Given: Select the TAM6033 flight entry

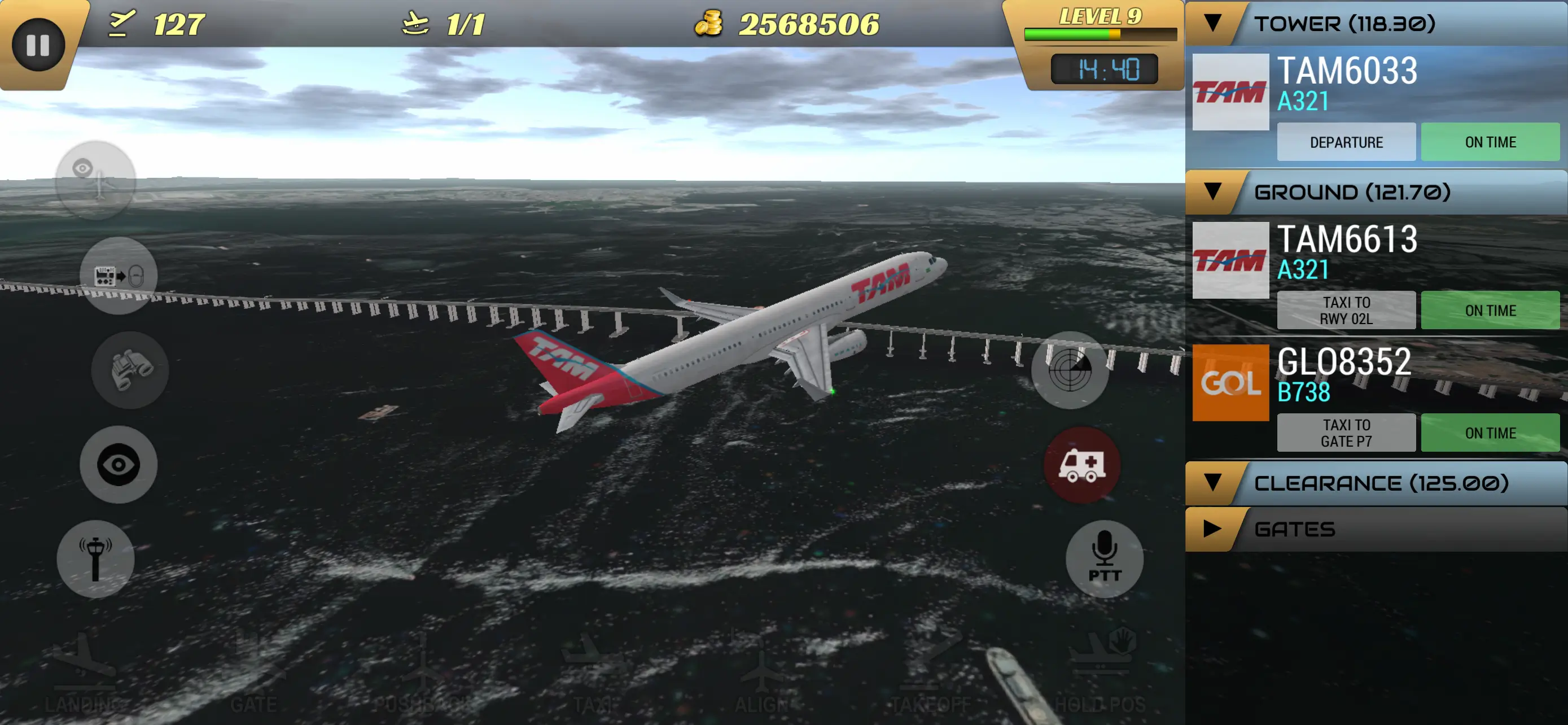Looking at the screenshot, I should tap(1346, 84).
